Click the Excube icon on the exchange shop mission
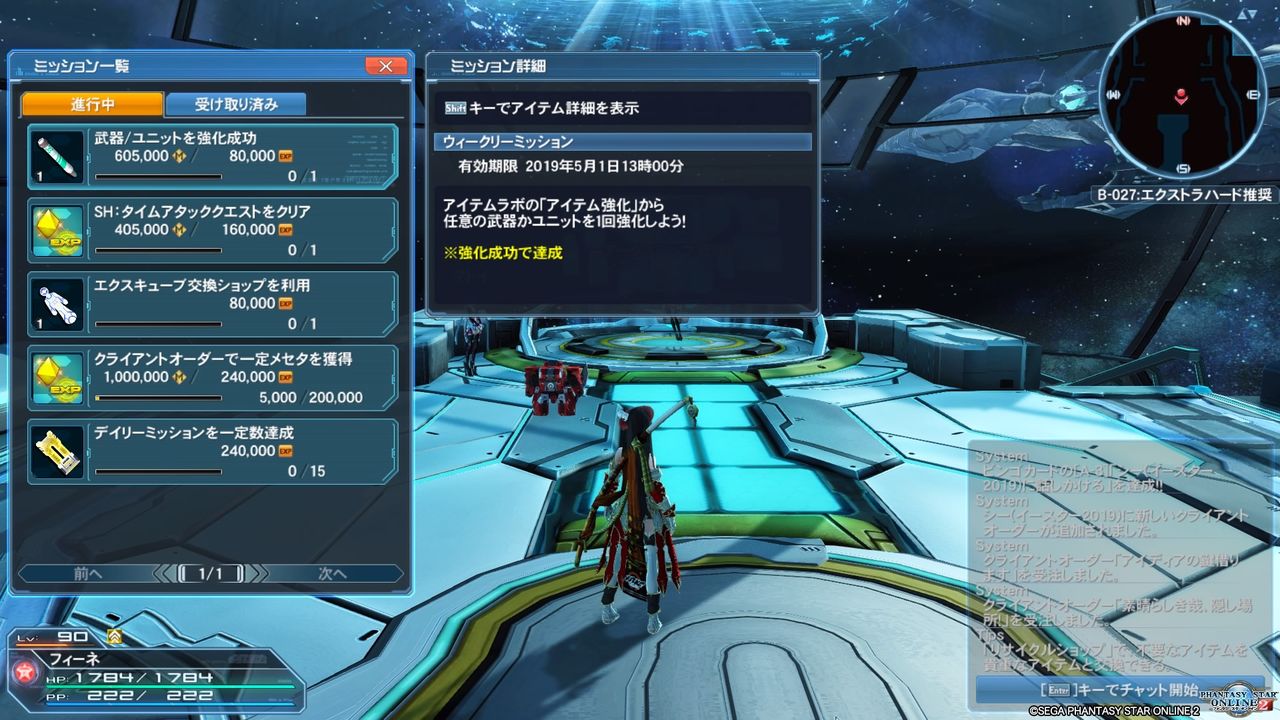Image resolution: width=1280 pixels, height=720 pixels. click(57, 301)
